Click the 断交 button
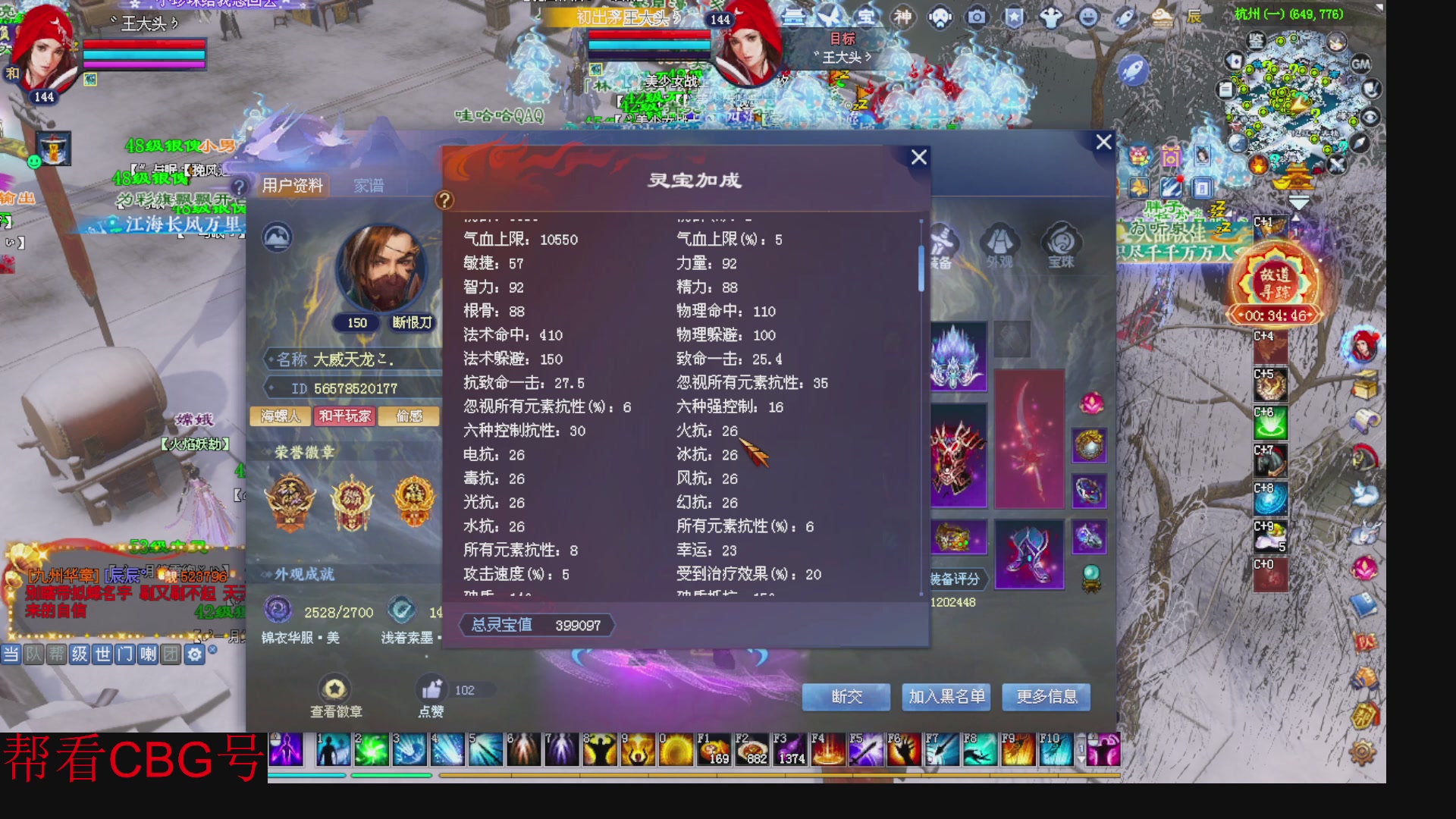 click(846, 697)
